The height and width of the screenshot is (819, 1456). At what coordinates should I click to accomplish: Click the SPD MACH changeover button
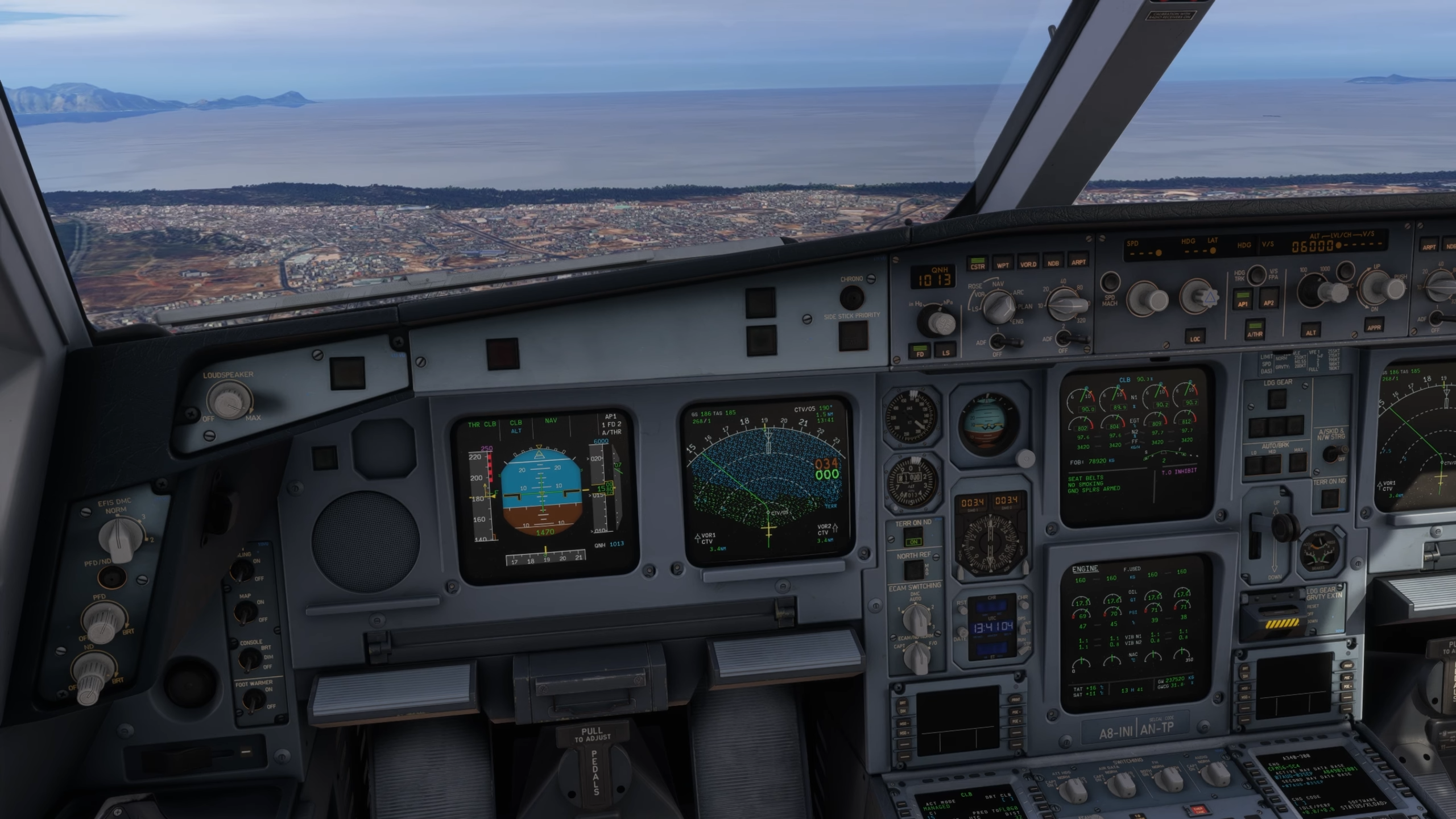(x=1110, y=283)
